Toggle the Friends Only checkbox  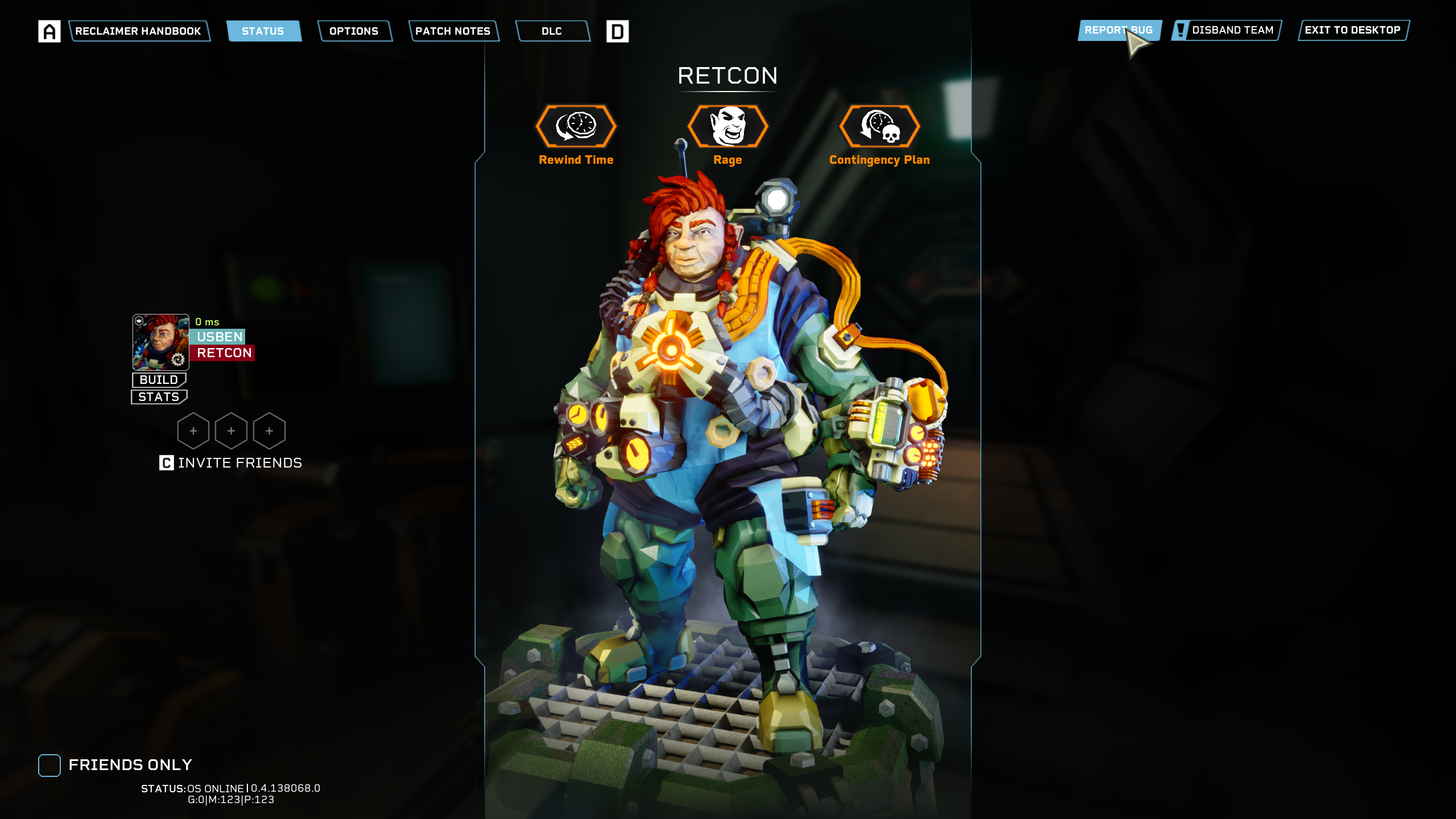click(49, 765)
